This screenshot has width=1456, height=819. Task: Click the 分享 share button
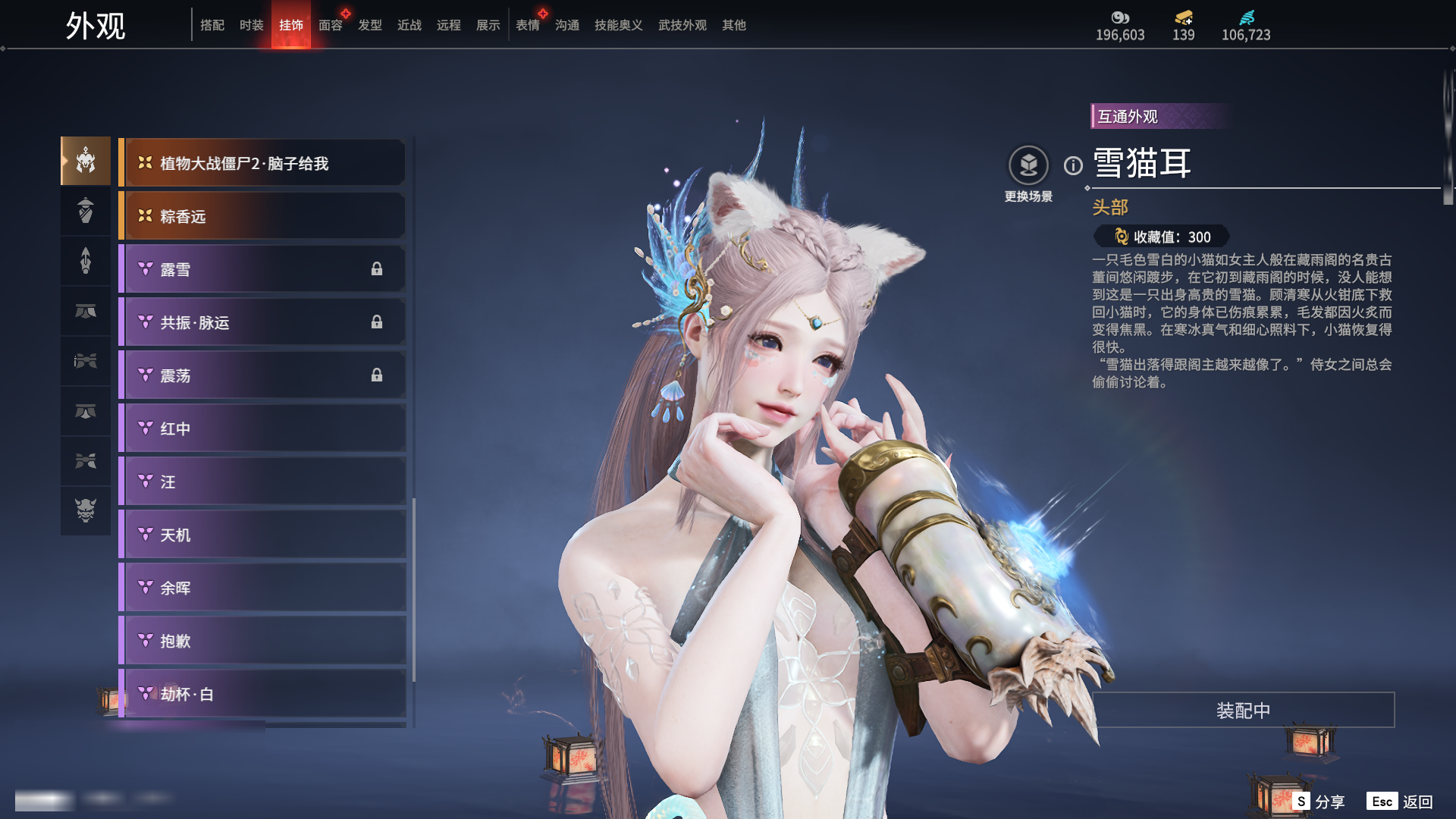click(1319, 802)
